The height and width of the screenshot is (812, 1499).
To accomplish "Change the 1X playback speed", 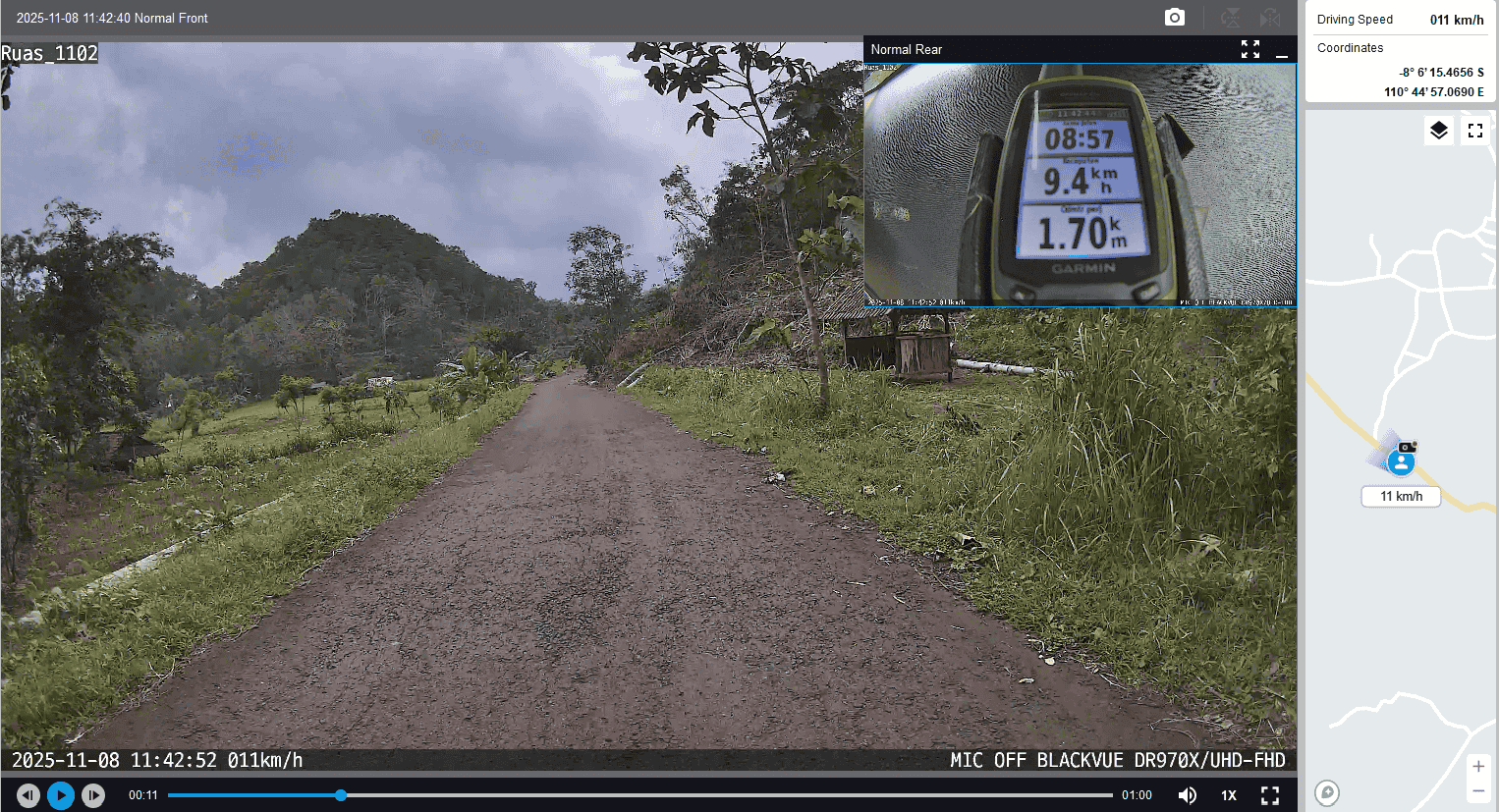I will tap(1229, 795).
